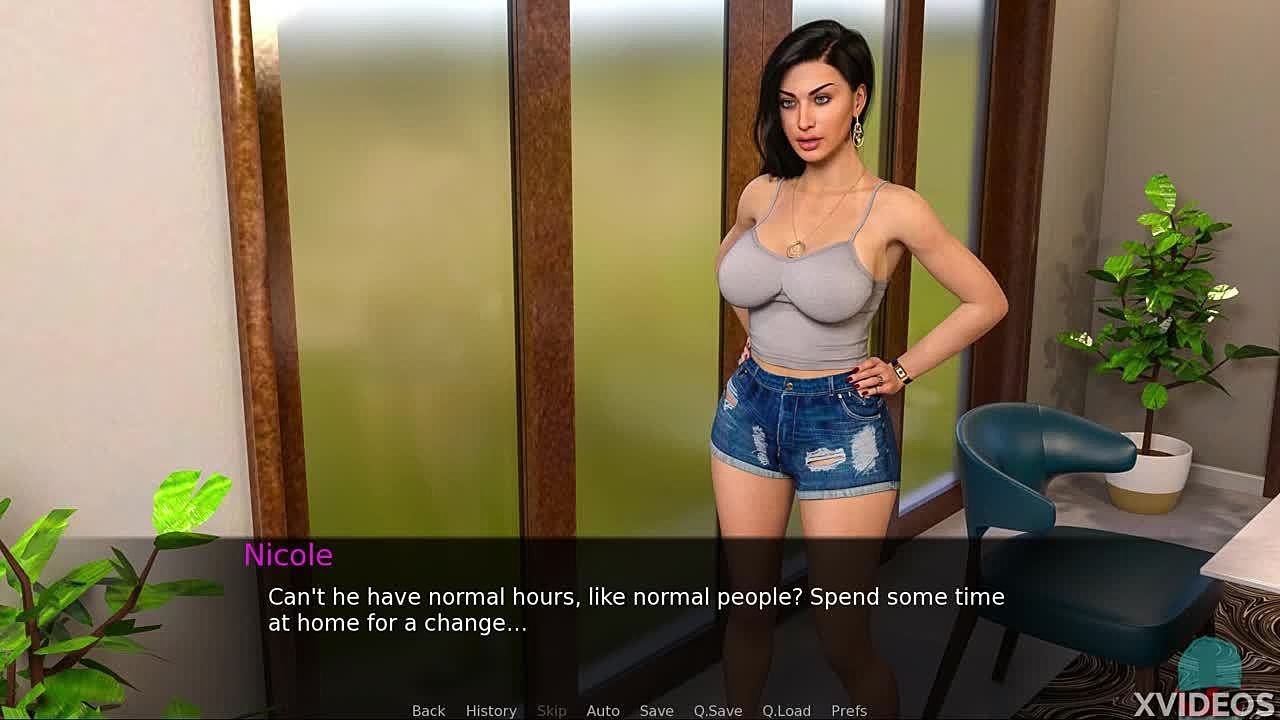Go back using the Back button

428,710
